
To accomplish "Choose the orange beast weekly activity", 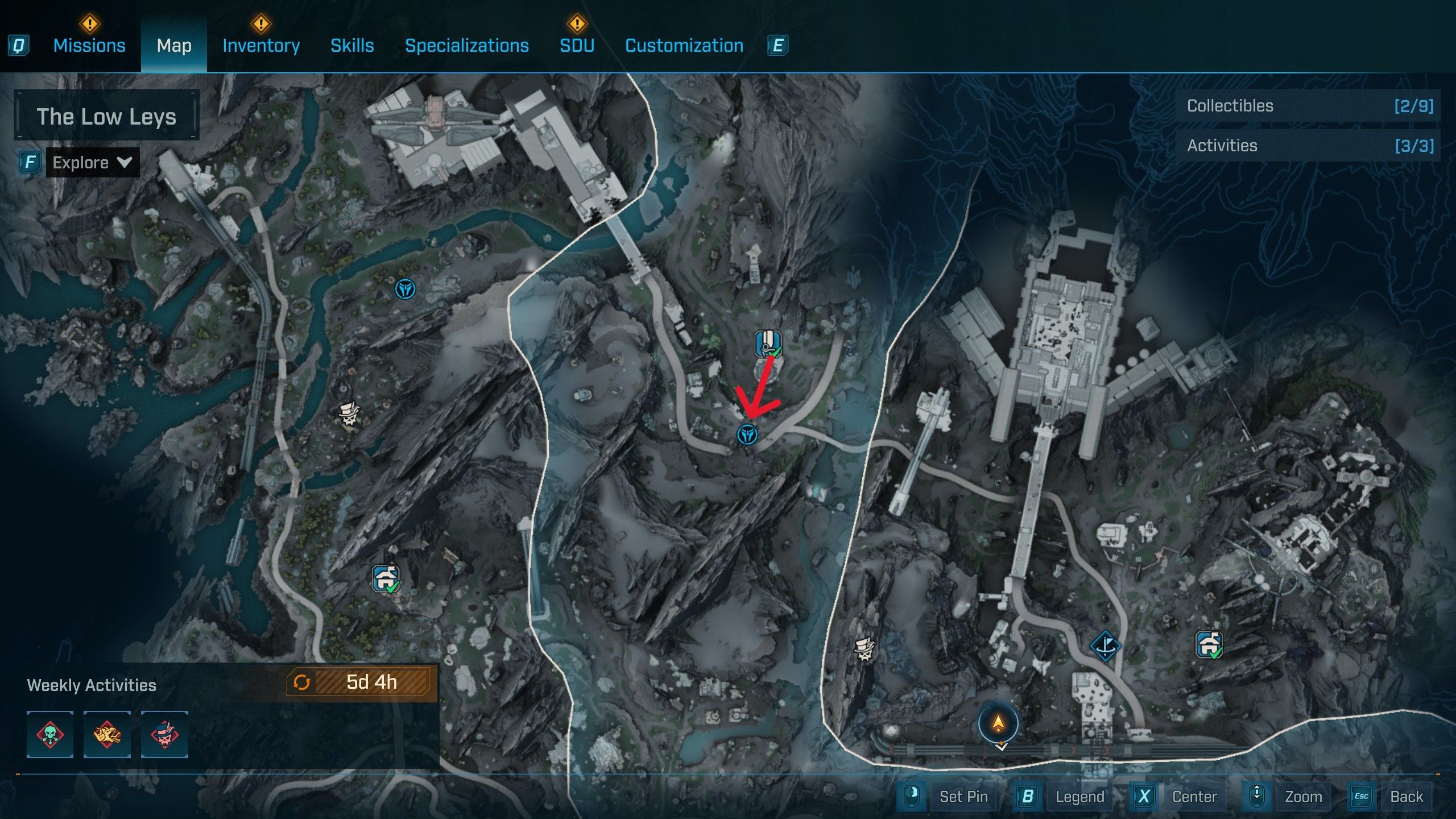I will click(107, 734).
